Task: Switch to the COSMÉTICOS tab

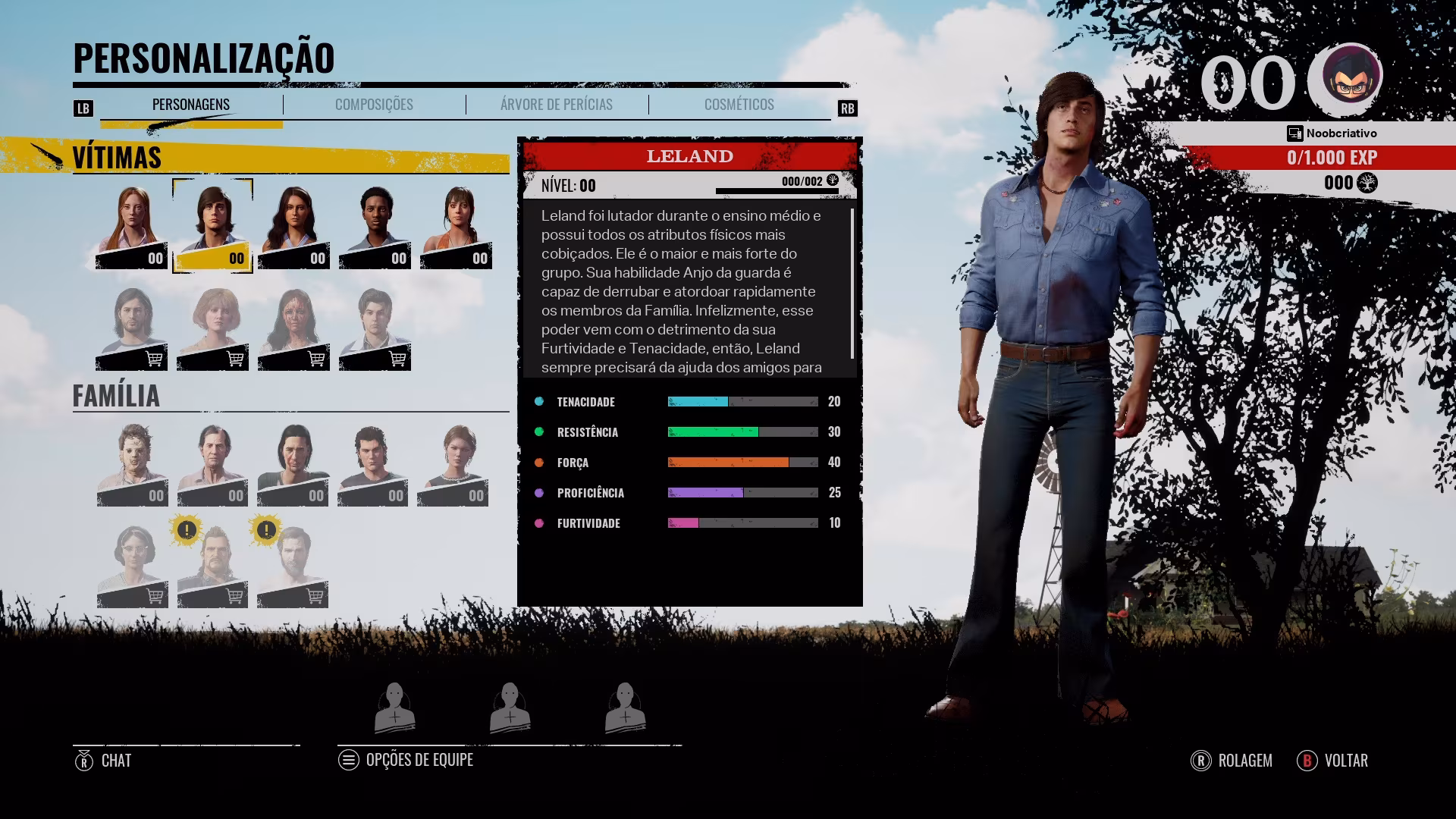Action: tap(739, 105)
